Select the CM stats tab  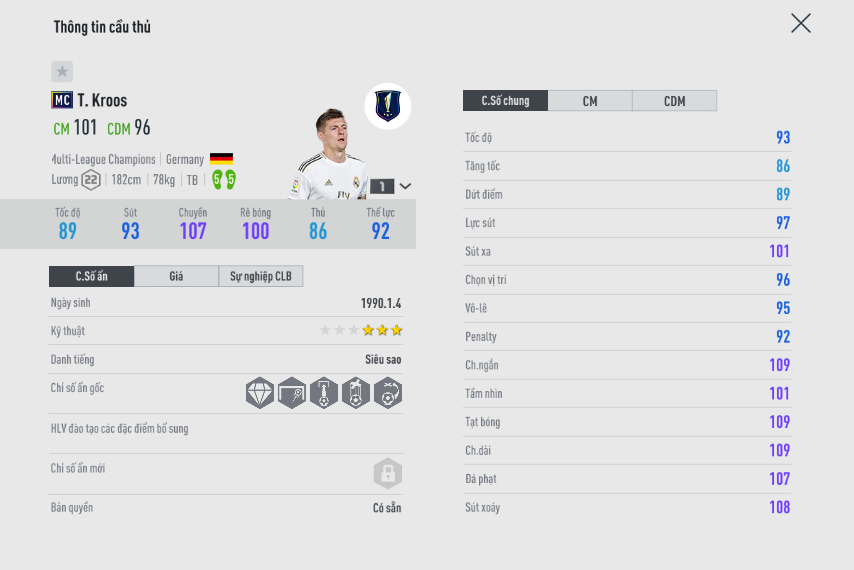(590, 101)
